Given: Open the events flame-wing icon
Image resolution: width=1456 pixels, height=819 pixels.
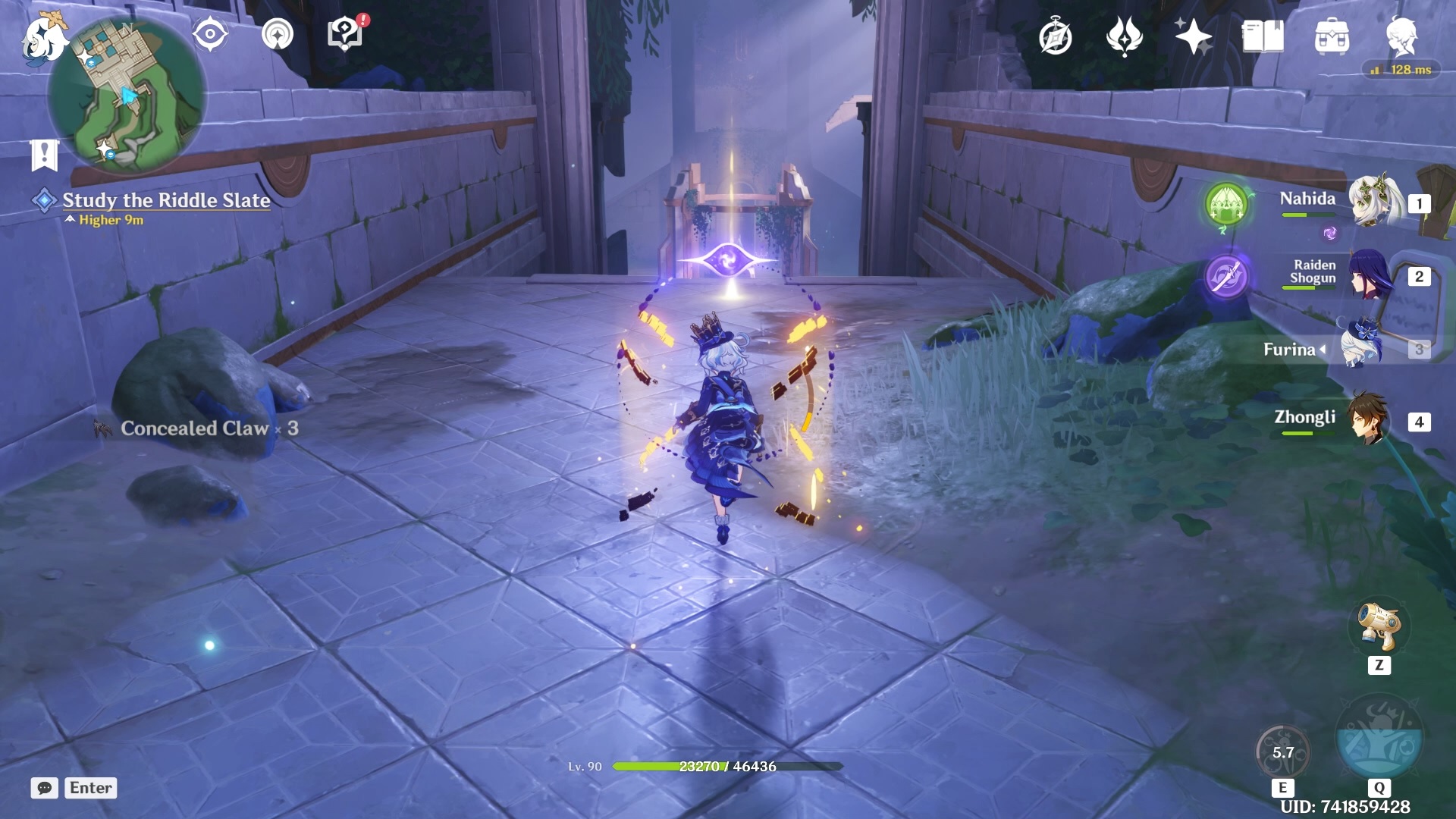Looking at the screenshot, I should pyautogui.click(x=1124, y=36).
